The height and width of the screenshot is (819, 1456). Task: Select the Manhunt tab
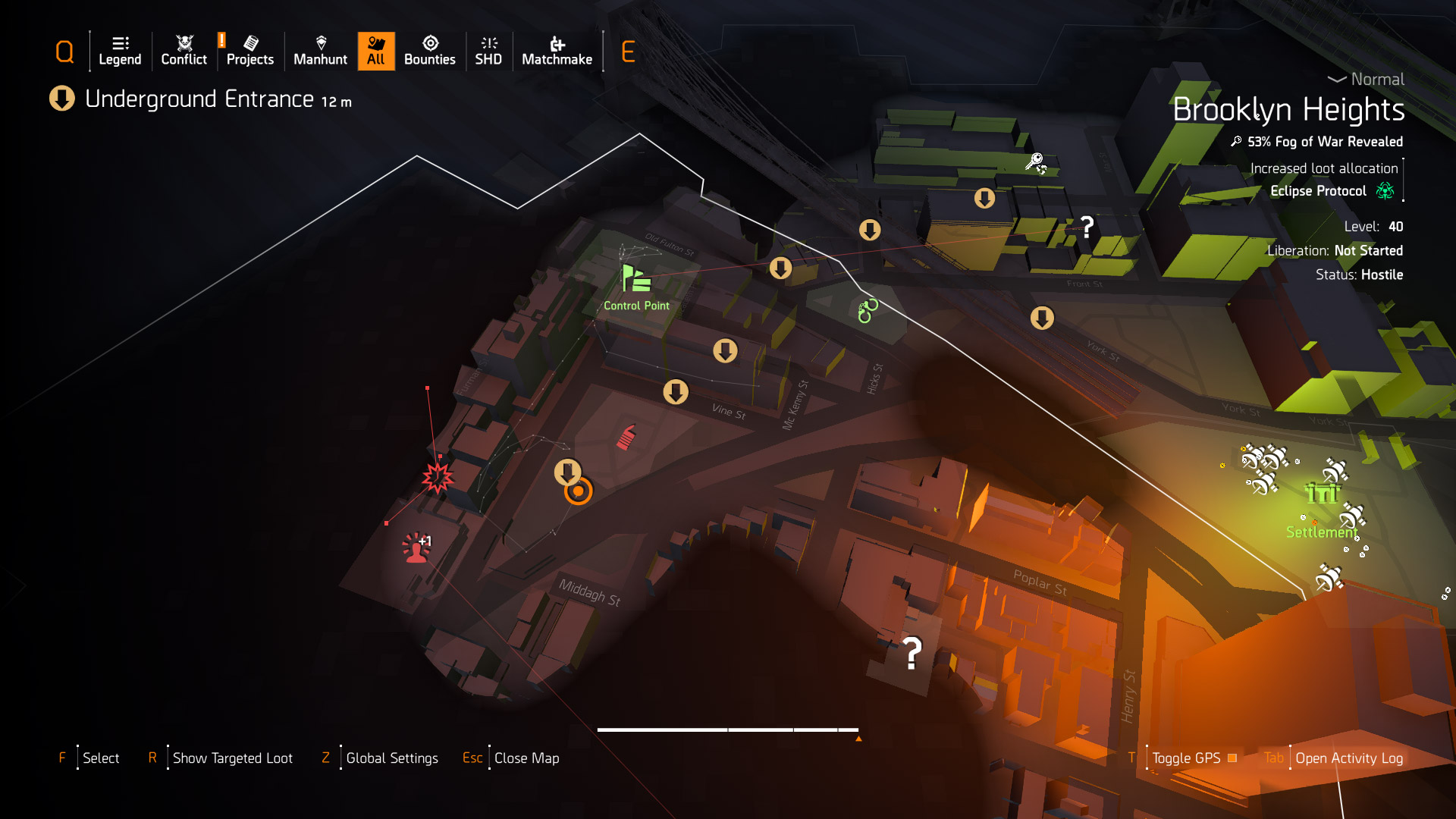[x=320, y=52]
